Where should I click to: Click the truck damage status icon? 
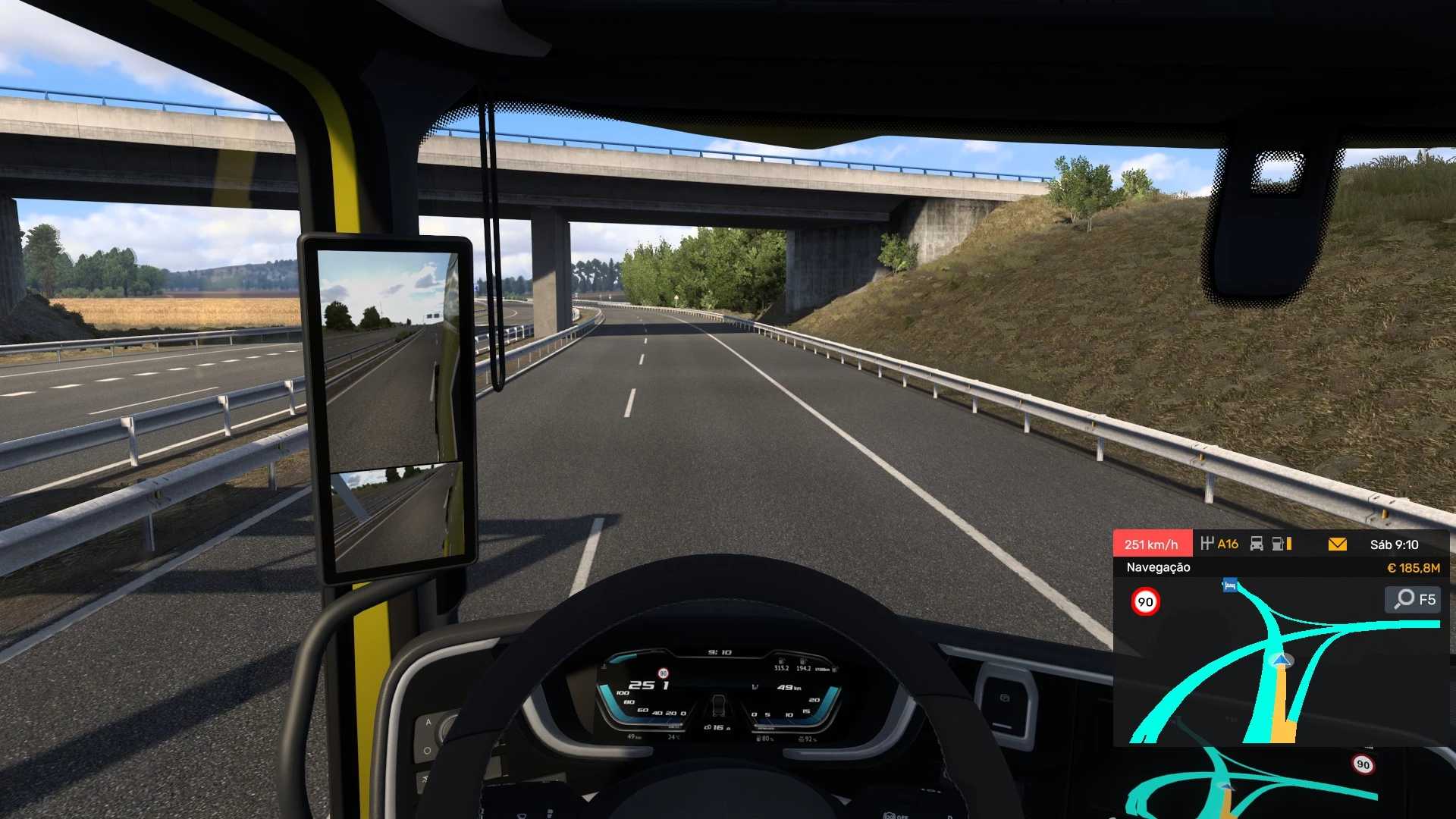point(1257,544)
